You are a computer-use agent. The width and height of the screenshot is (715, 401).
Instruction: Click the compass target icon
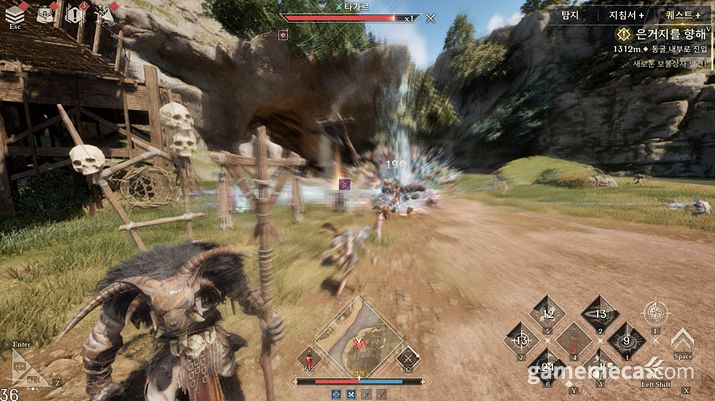[x=655, y=313]
